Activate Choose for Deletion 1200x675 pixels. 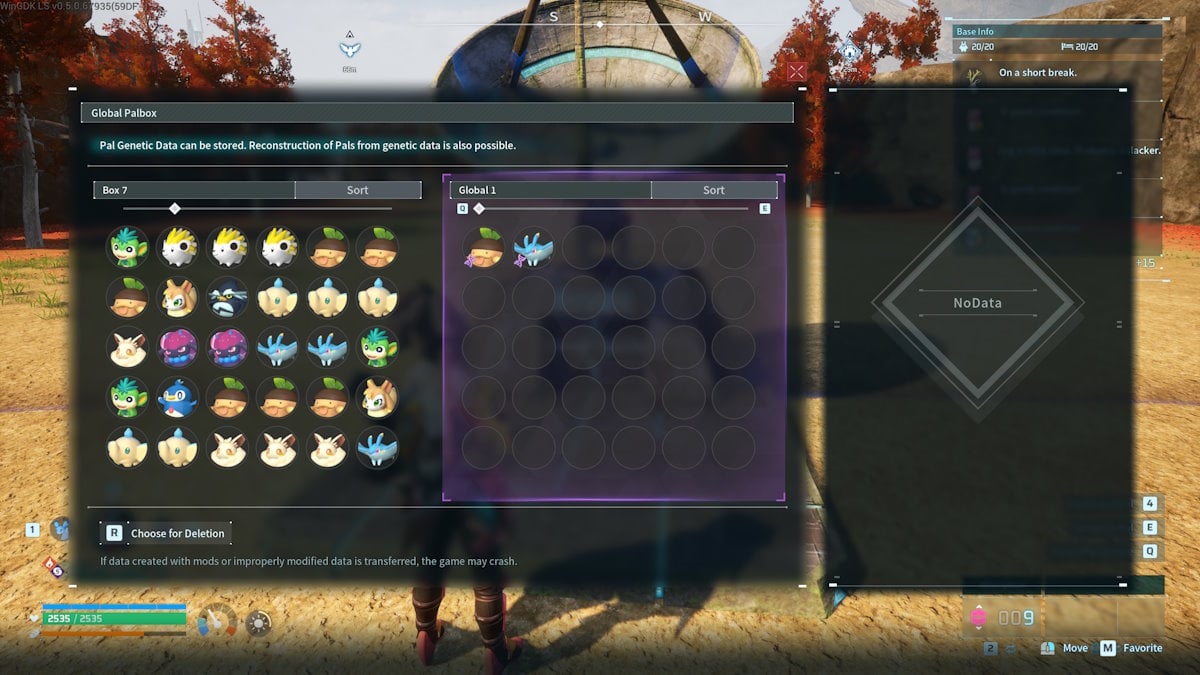(167, 533)
